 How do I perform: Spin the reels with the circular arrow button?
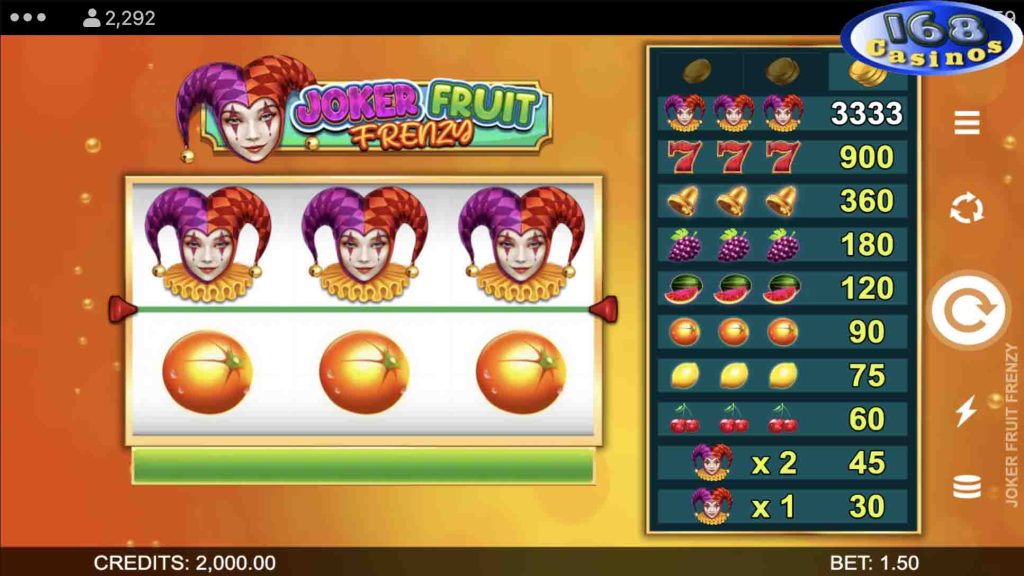(x=966, y=309)
